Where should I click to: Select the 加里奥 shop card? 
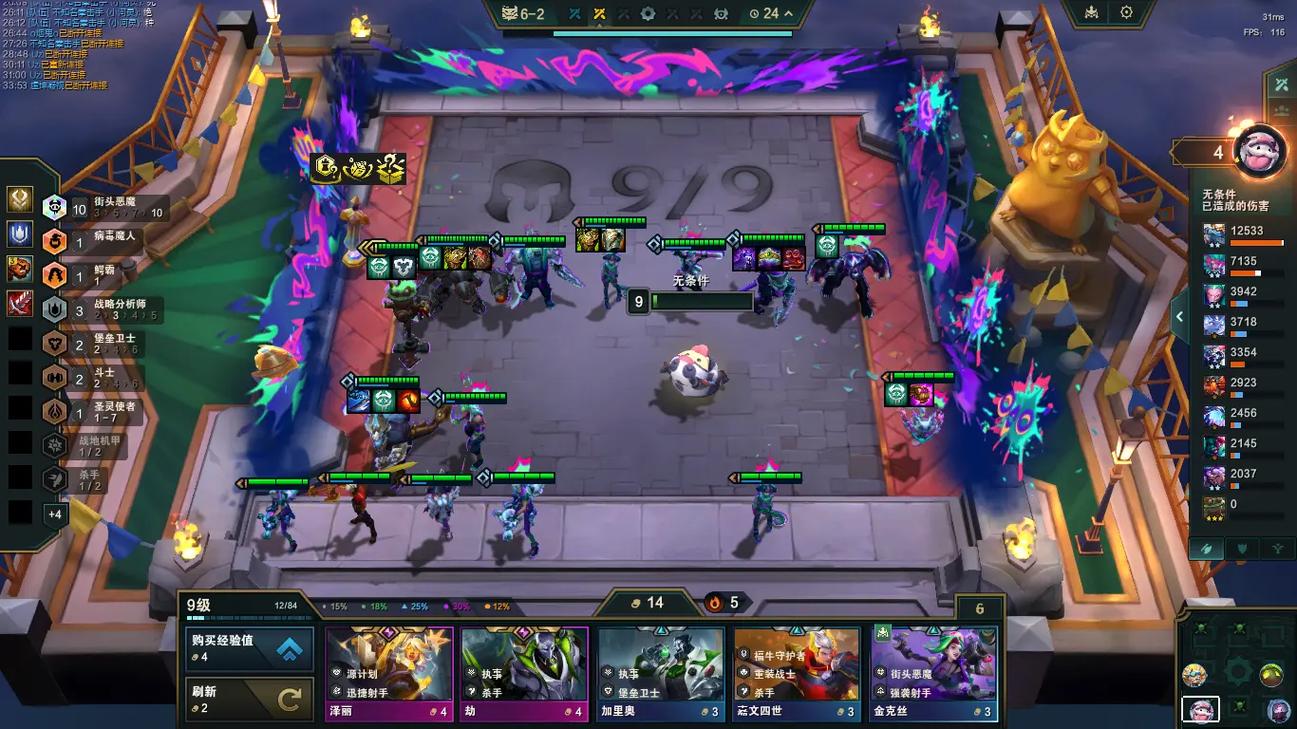coord(660,674)
